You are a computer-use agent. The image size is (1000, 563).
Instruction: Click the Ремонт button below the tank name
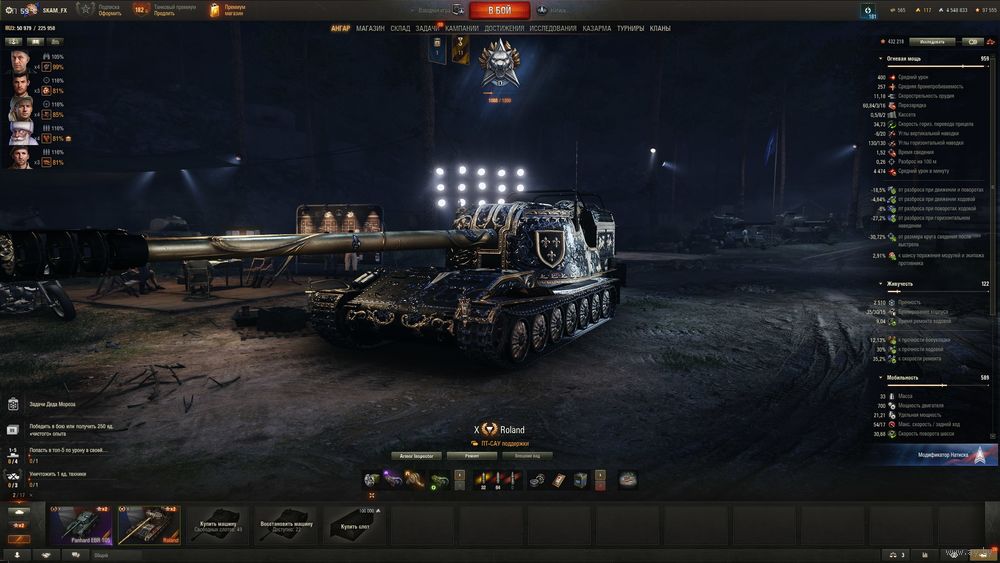[x=472, y=456]
